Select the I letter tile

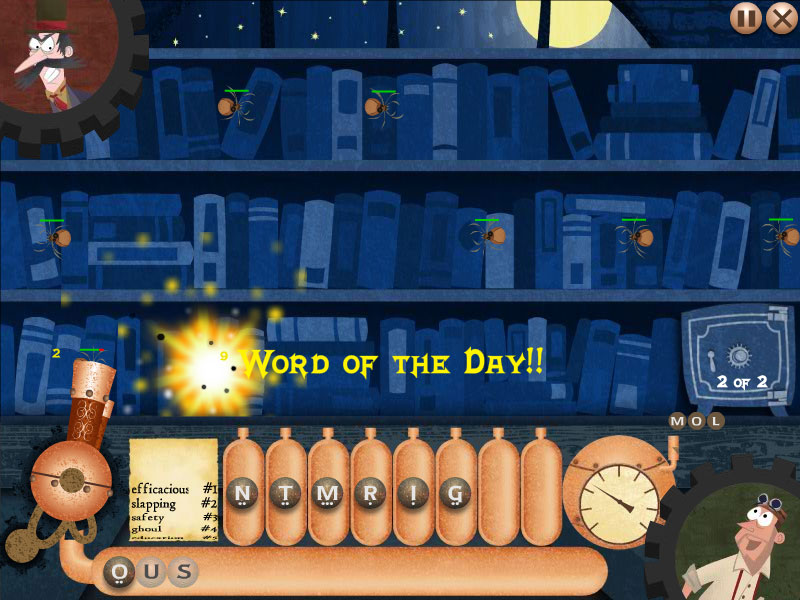412,492
